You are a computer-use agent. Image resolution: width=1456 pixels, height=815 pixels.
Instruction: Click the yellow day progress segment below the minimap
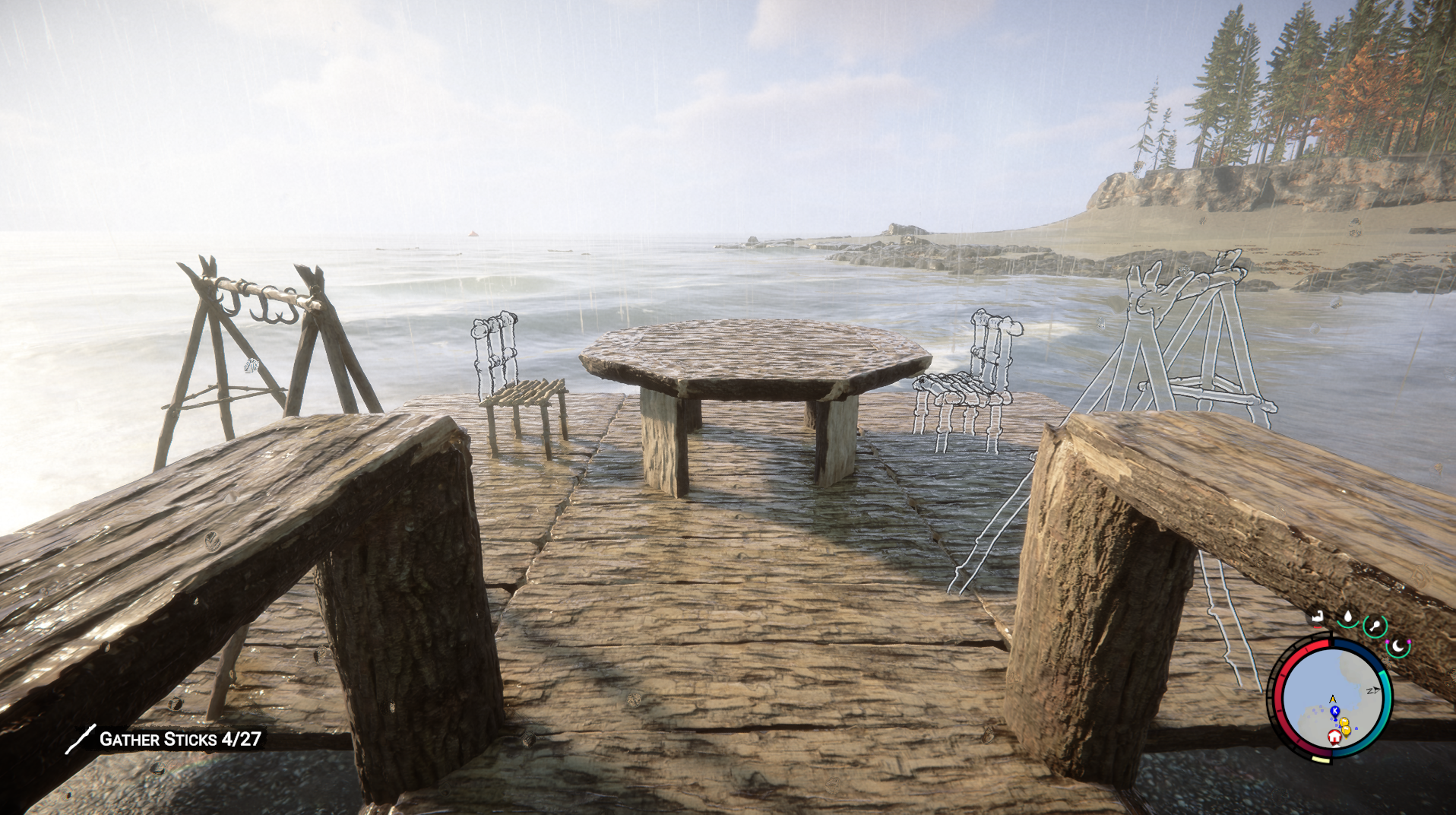point(1321,759)
